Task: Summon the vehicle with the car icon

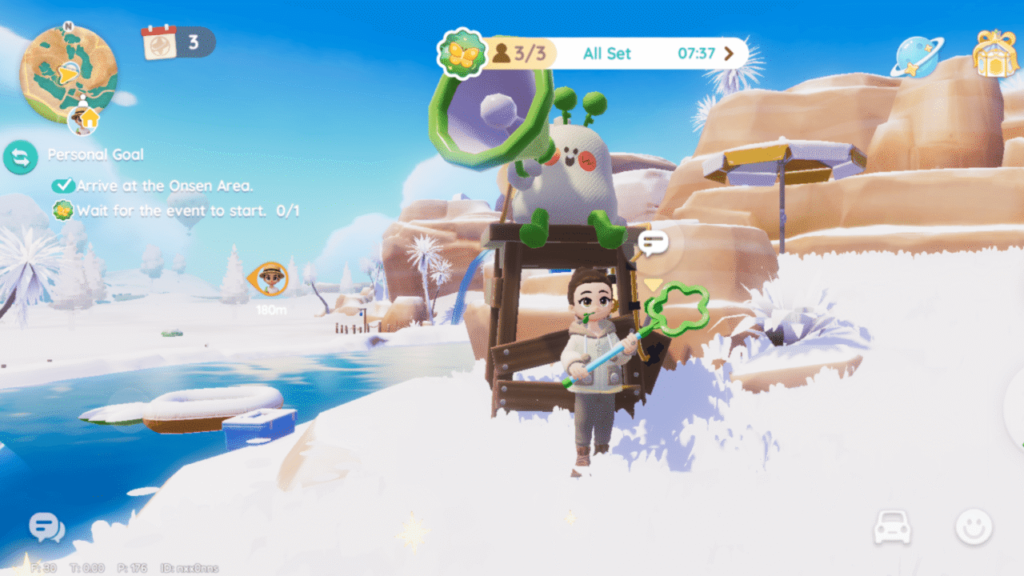Action: (892, 527)
